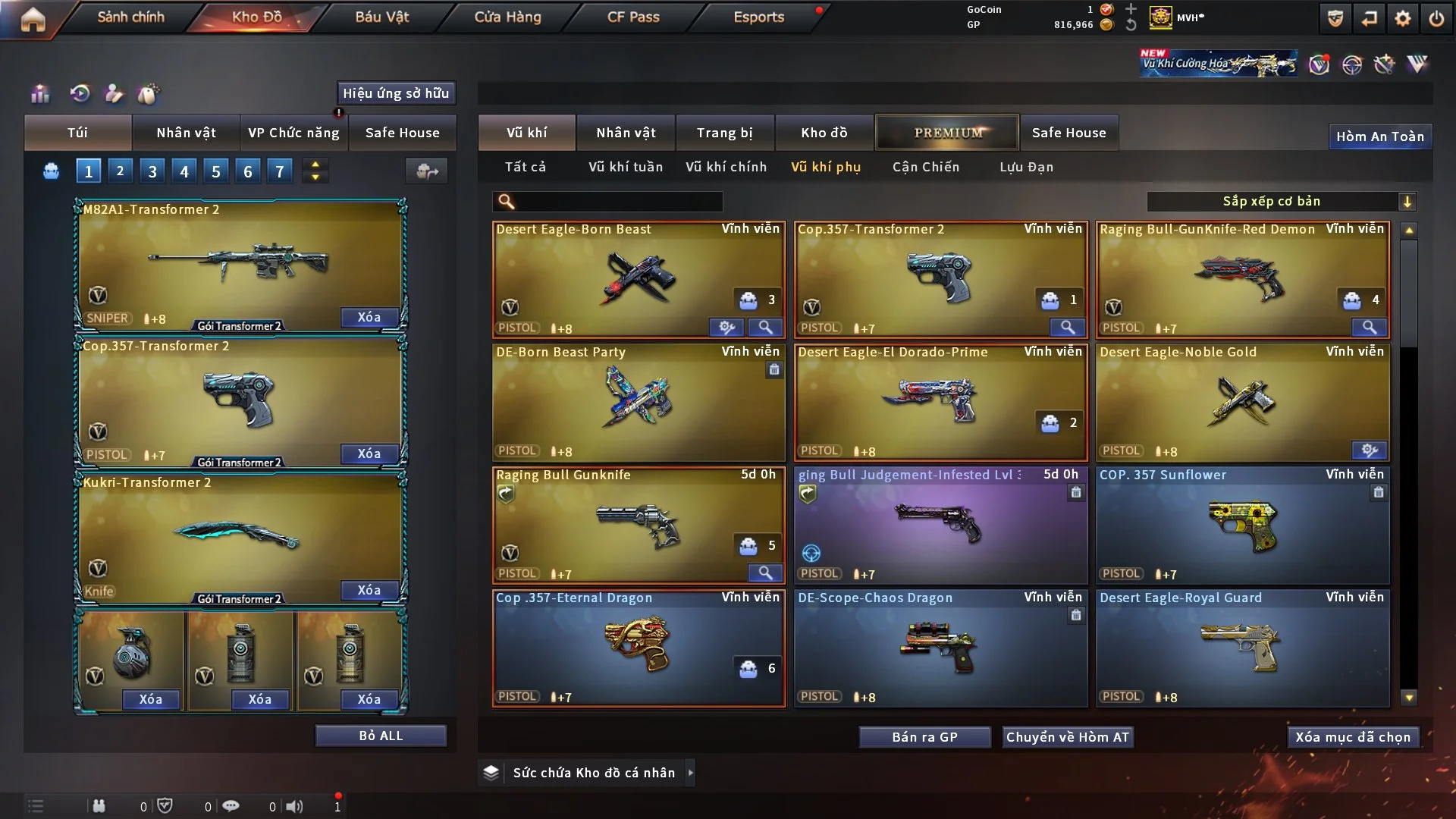Image resolution: width=1456 pixels, height=819 pixels.
Task: Open the Sắp xếp cơ bản sort dropdown
Action: 1281,201
